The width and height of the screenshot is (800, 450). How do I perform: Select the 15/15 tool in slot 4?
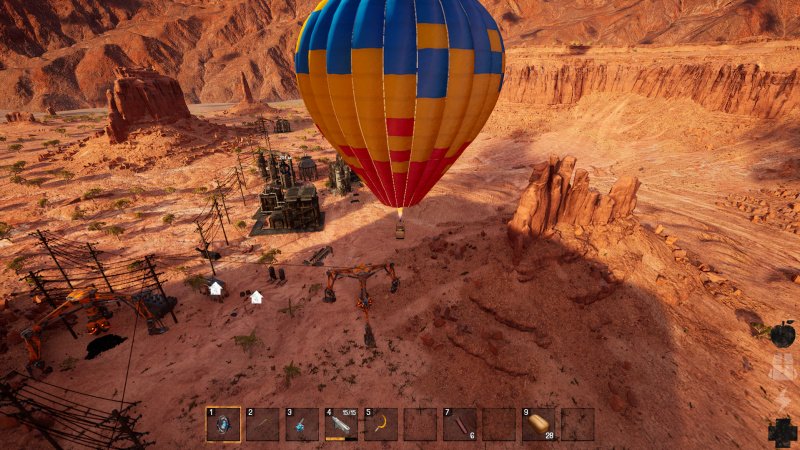point(341,424)
